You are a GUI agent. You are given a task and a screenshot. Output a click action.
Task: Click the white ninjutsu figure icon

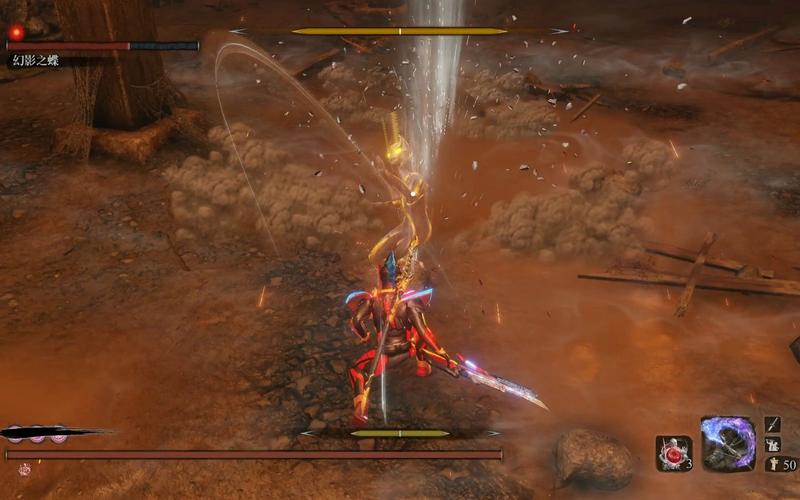click(x=773, y=444)
